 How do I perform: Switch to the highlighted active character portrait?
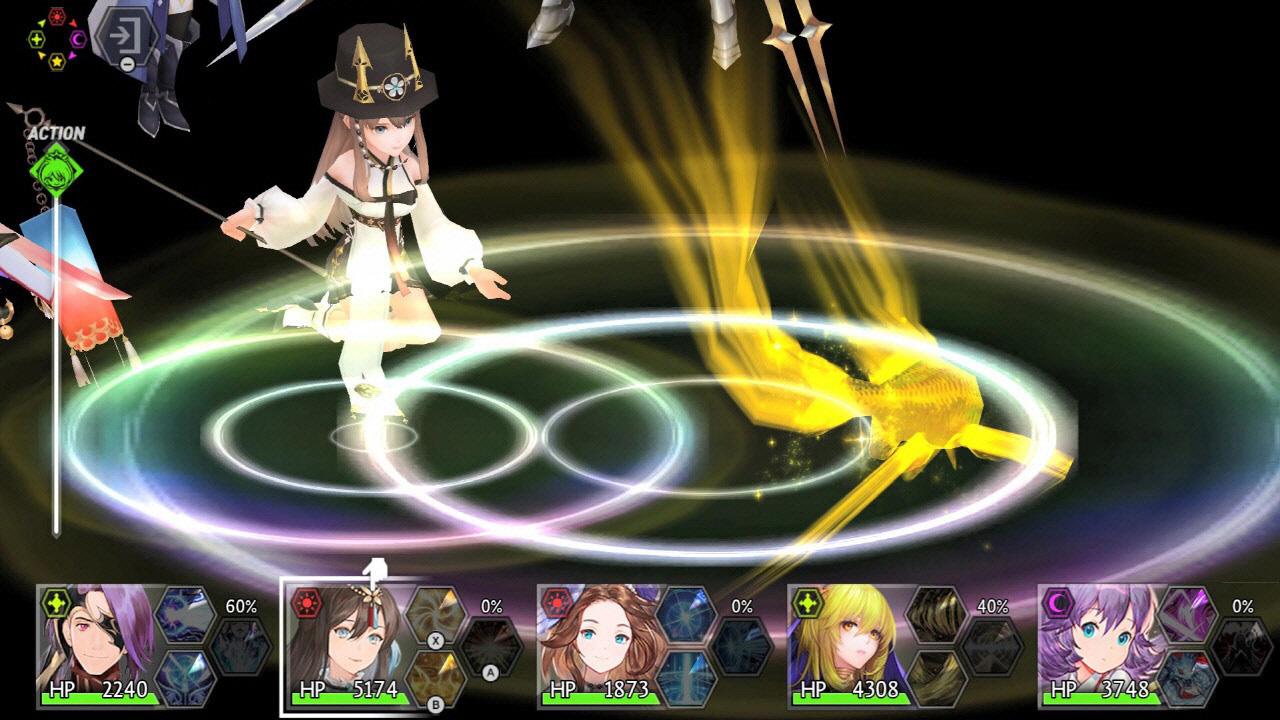(x=350, y=645)
